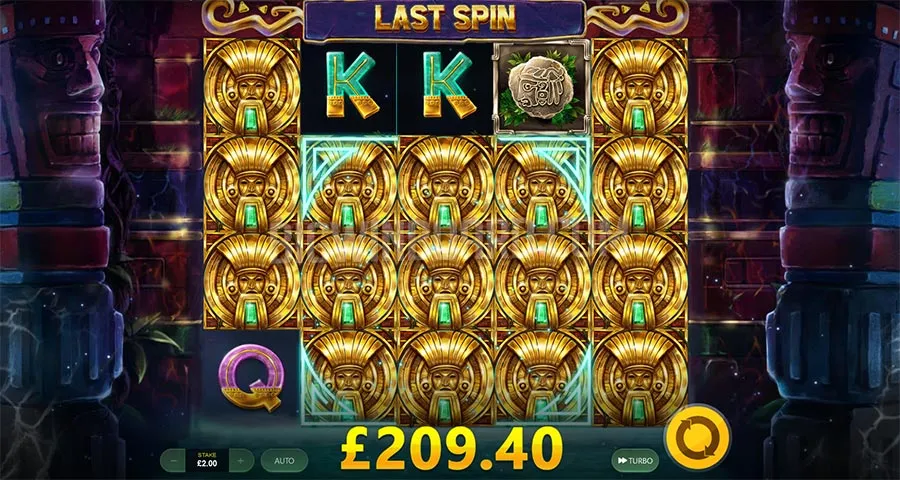Click the golden spin button
Image resolution: width=900 pixels, height=480 pixels.
[697, 439]
